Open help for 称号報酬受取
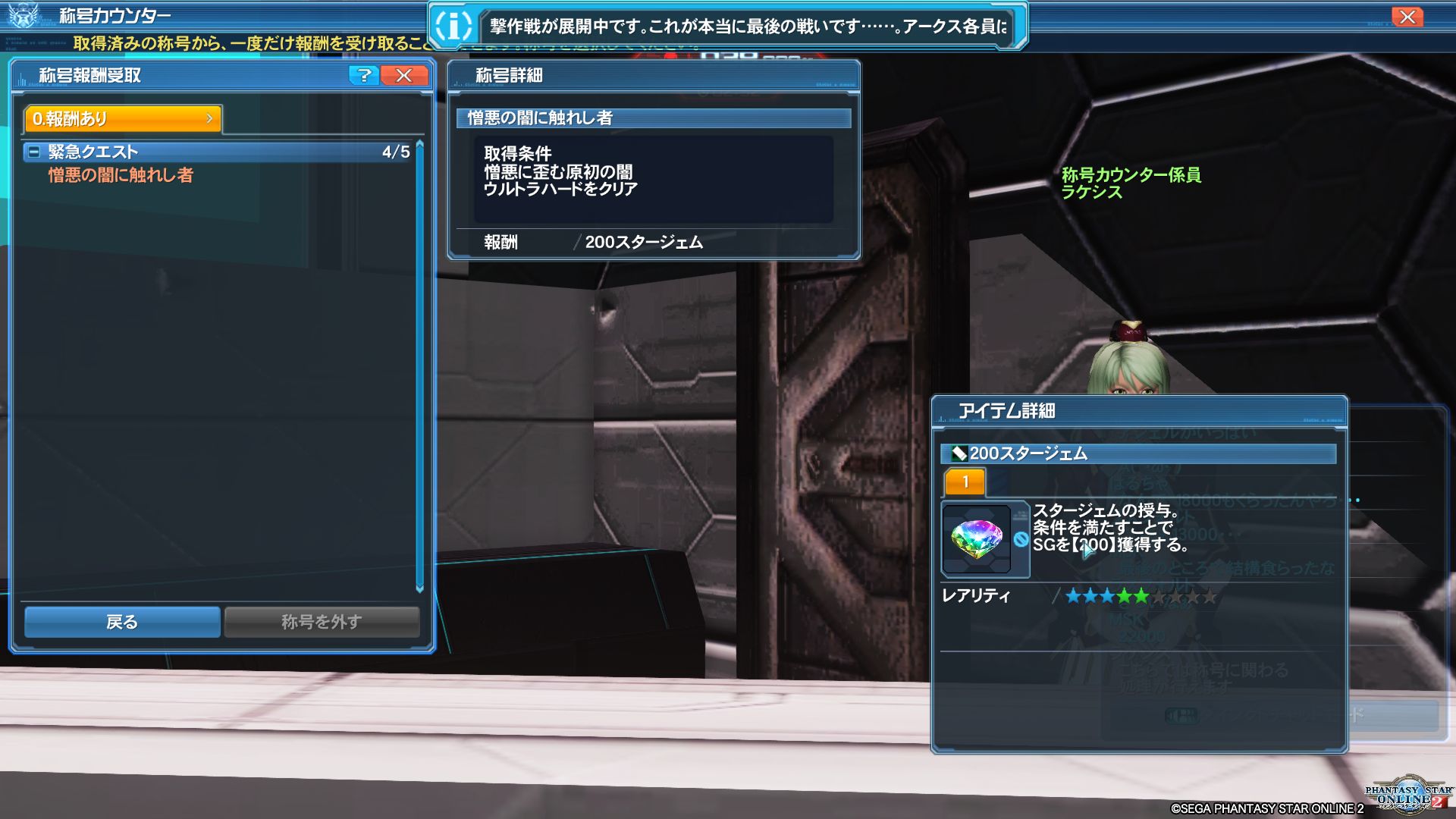Image resolution: width=1456 pixels, height=819 pixels. click(364, 75)
